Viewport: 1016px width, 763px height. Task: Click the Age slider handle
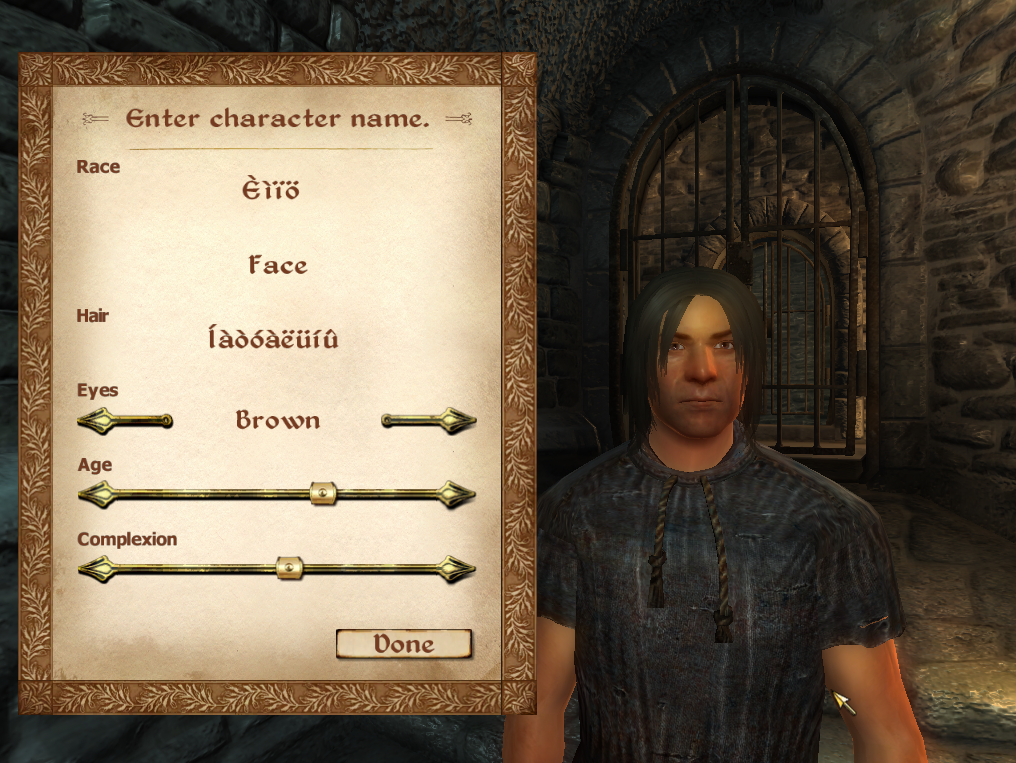(x=322, y=493)
